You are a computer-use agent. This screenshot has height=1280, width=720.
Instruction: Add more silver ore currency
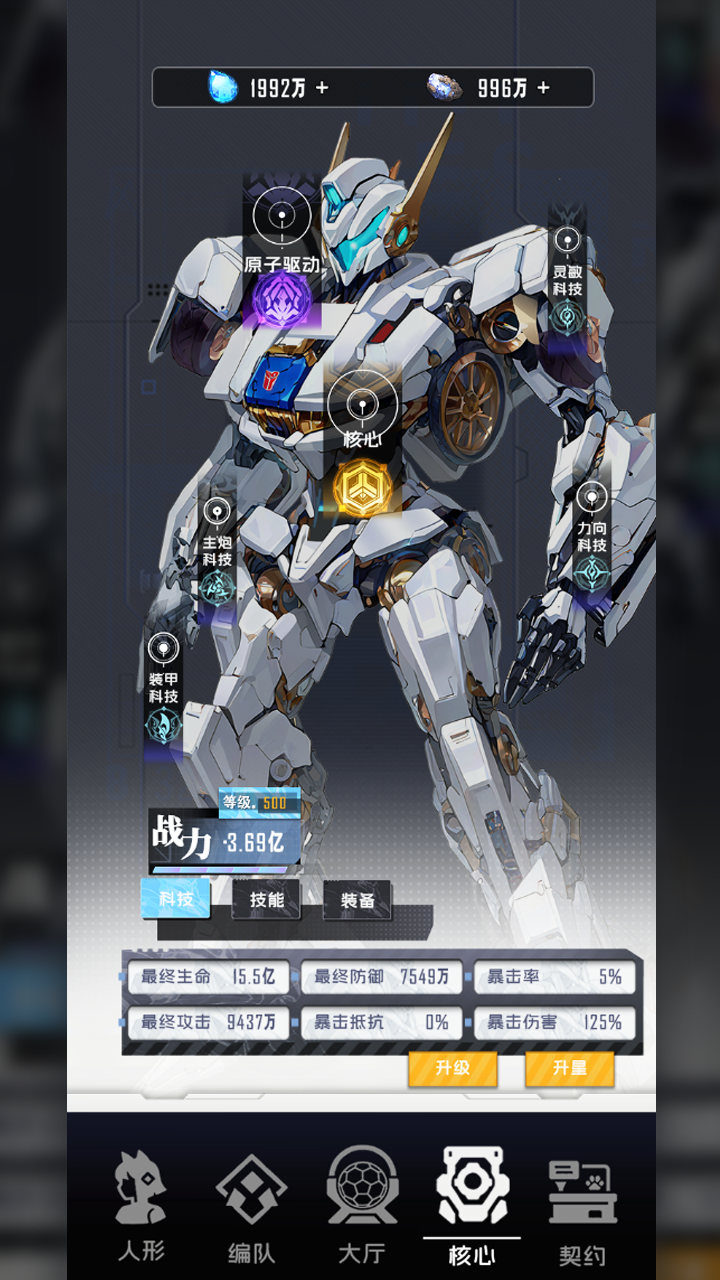543,88
